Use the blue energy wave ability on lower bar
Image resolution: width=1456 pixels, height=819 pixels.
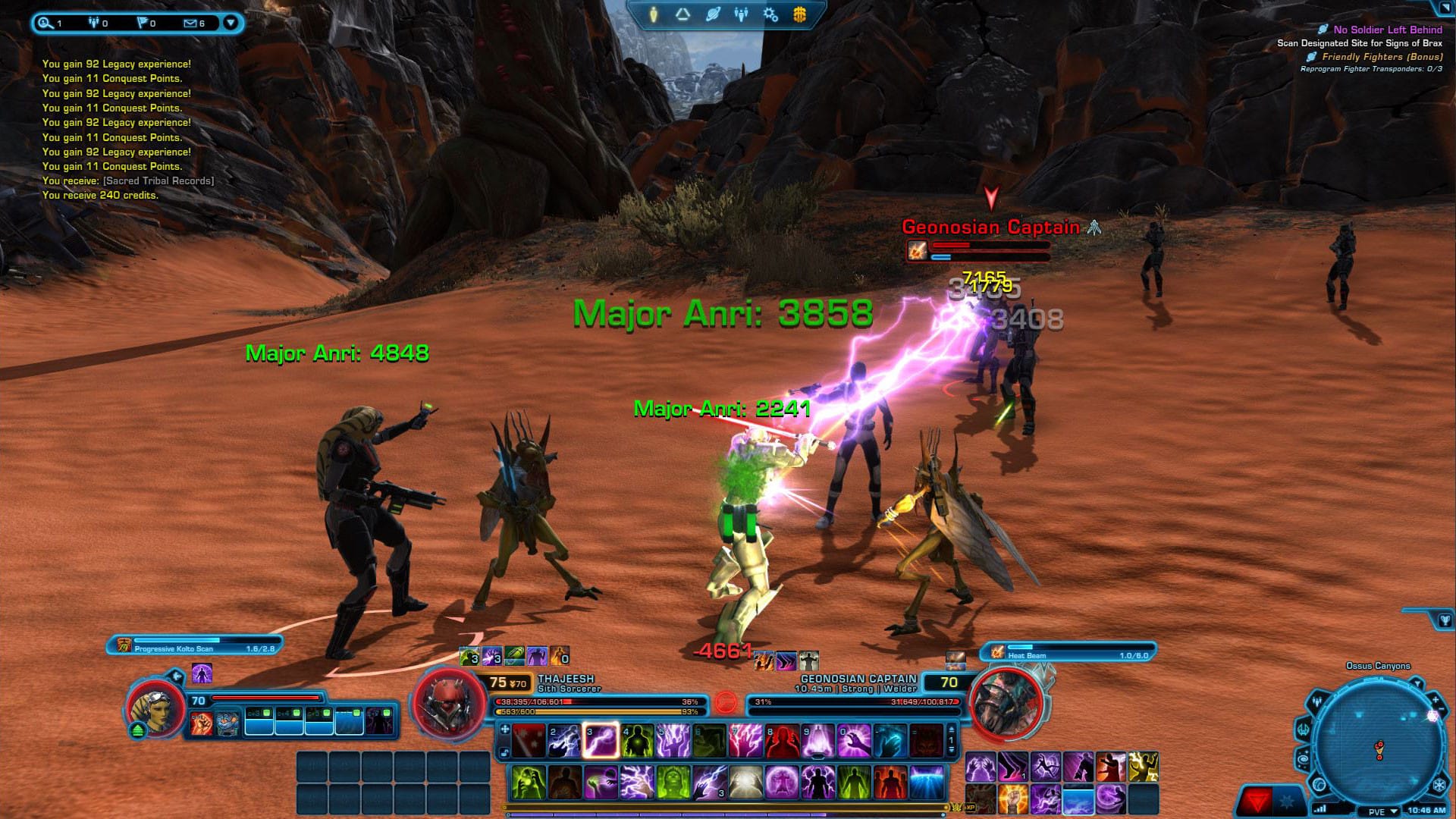tap(927, 782)
